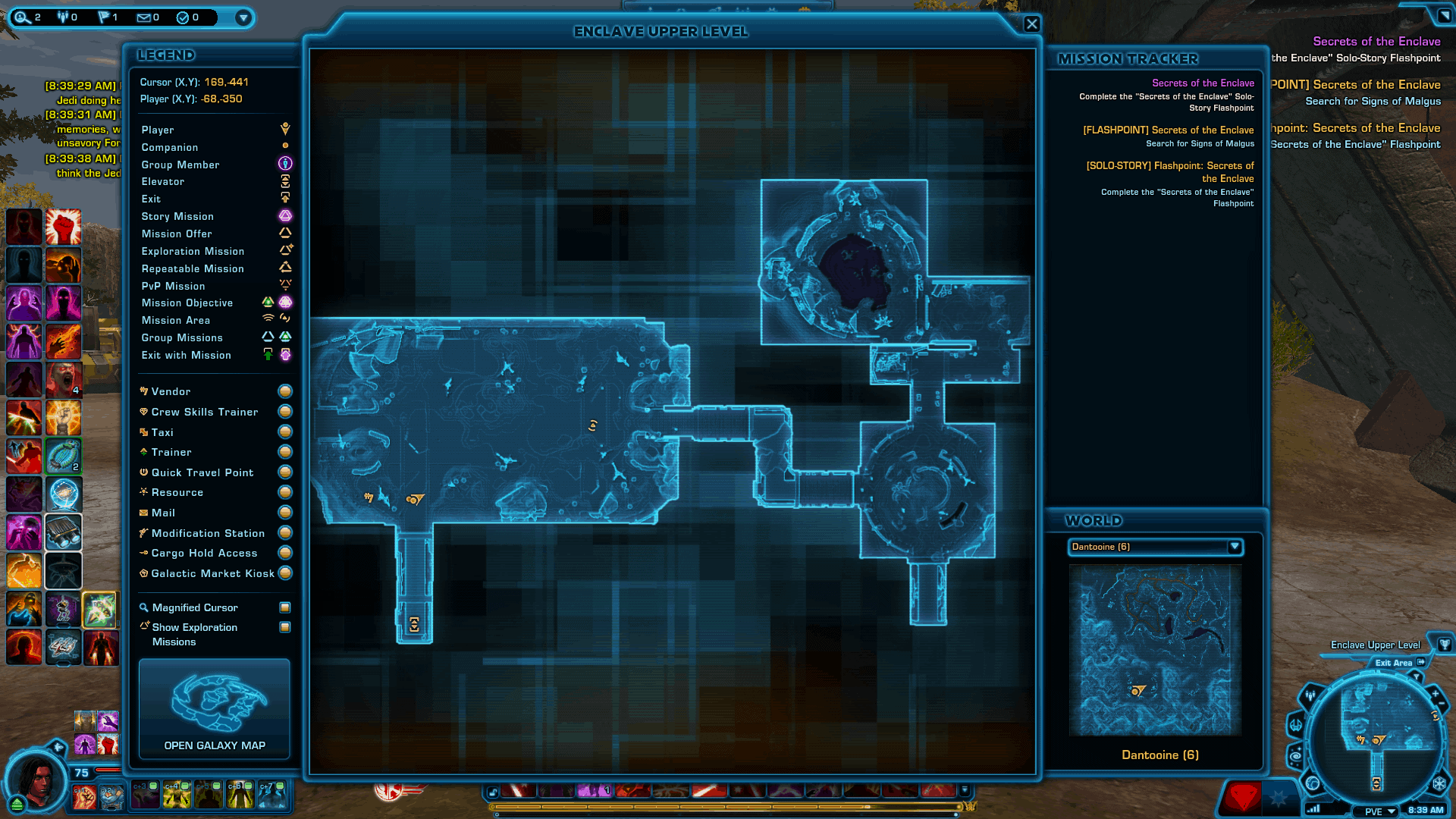
Task: Open the galaxy spiral icon next to the minimap
Action: (1294, 755)
